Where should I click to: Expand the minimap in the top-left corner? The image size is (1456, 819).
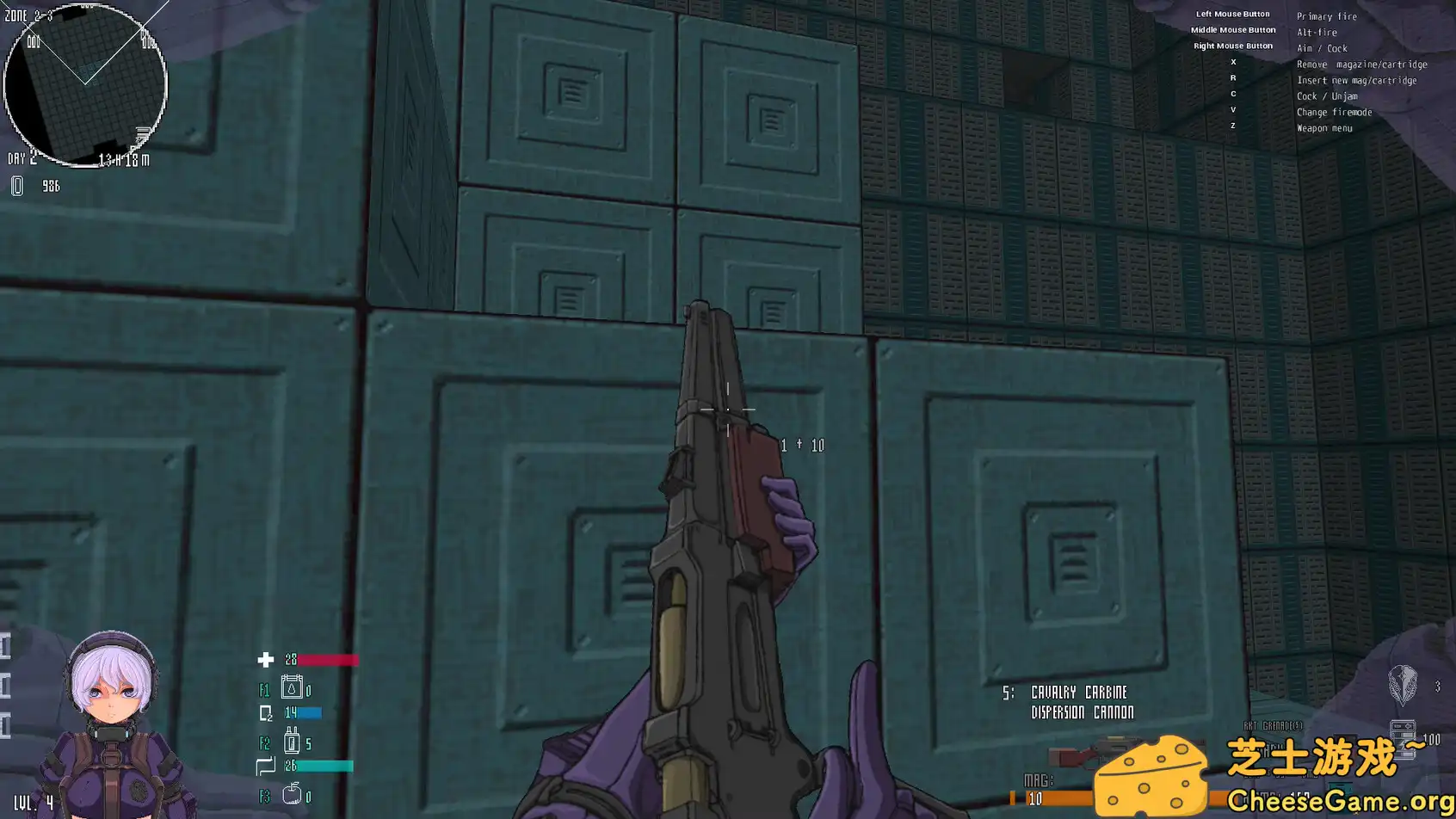point(85,85)
